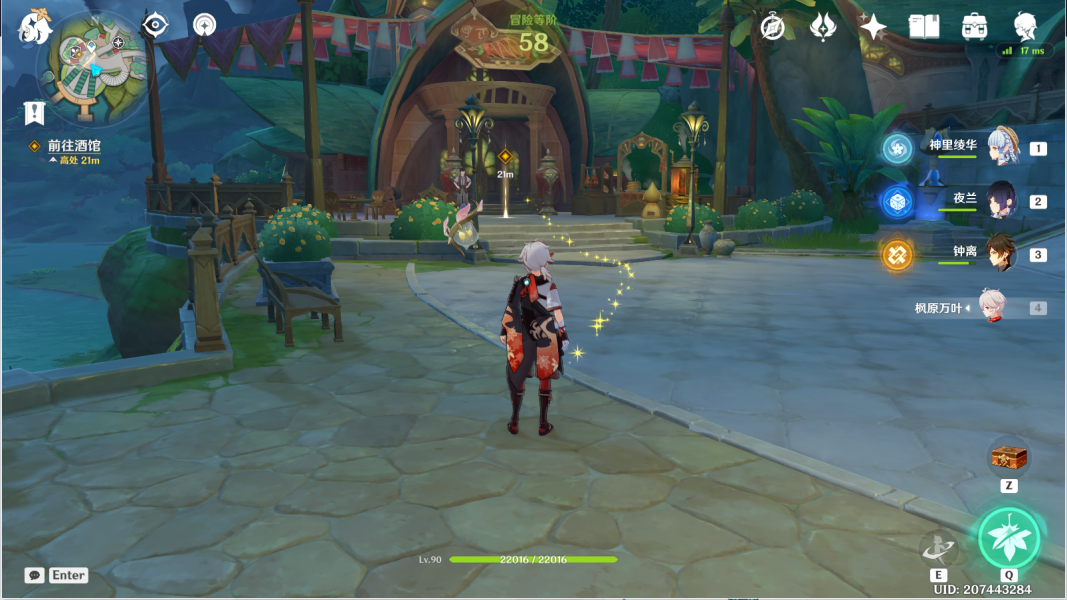
Task: Activate Kazuha's elemental burst
Action: pos(1009,539)
